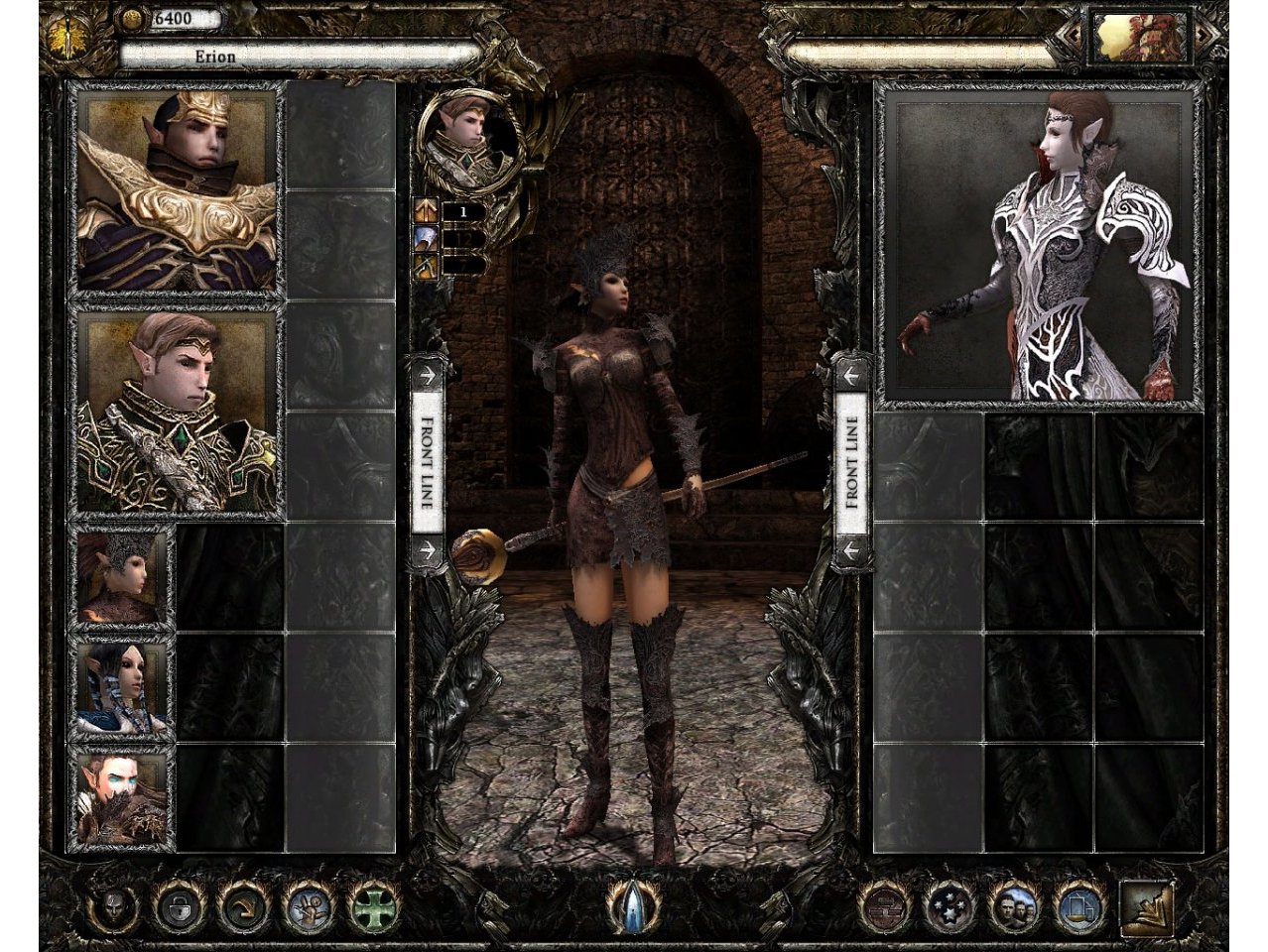Viewport: 1268px width, 952px height.
Task: Open the stars icon button
Action: coord(950,905)
